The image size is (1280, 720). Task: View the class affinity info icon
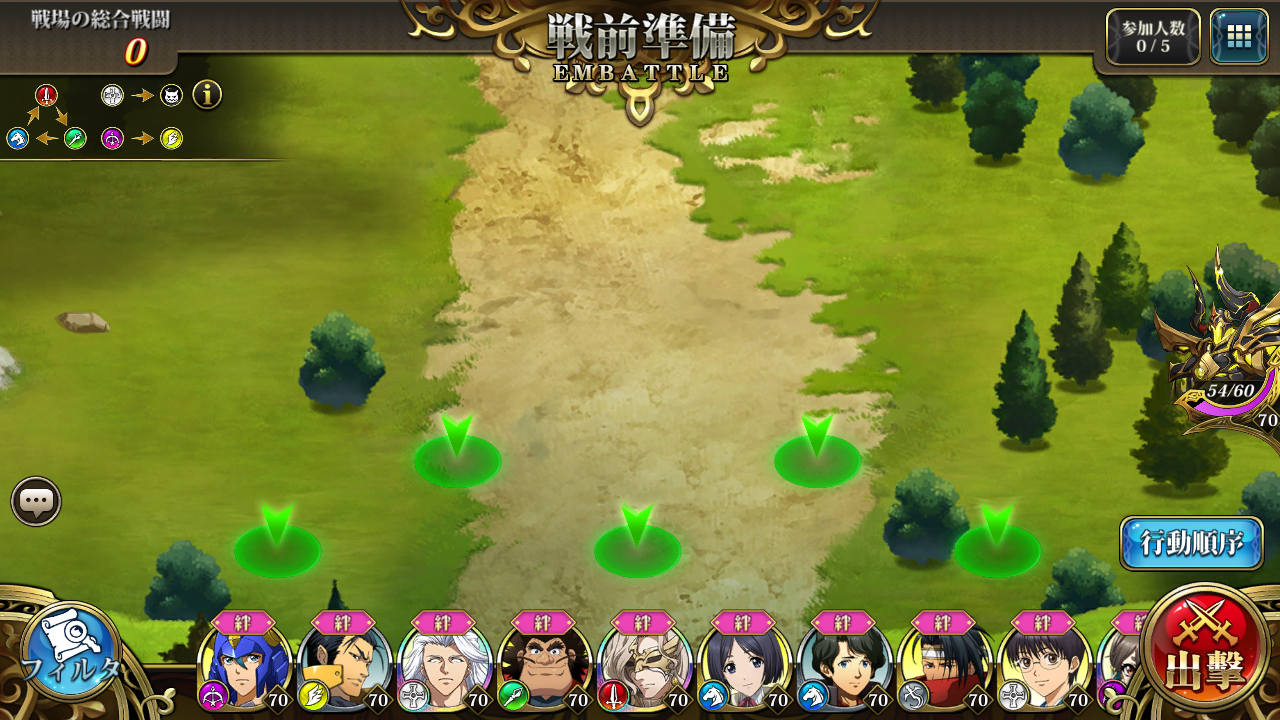(x=207, y=95)
